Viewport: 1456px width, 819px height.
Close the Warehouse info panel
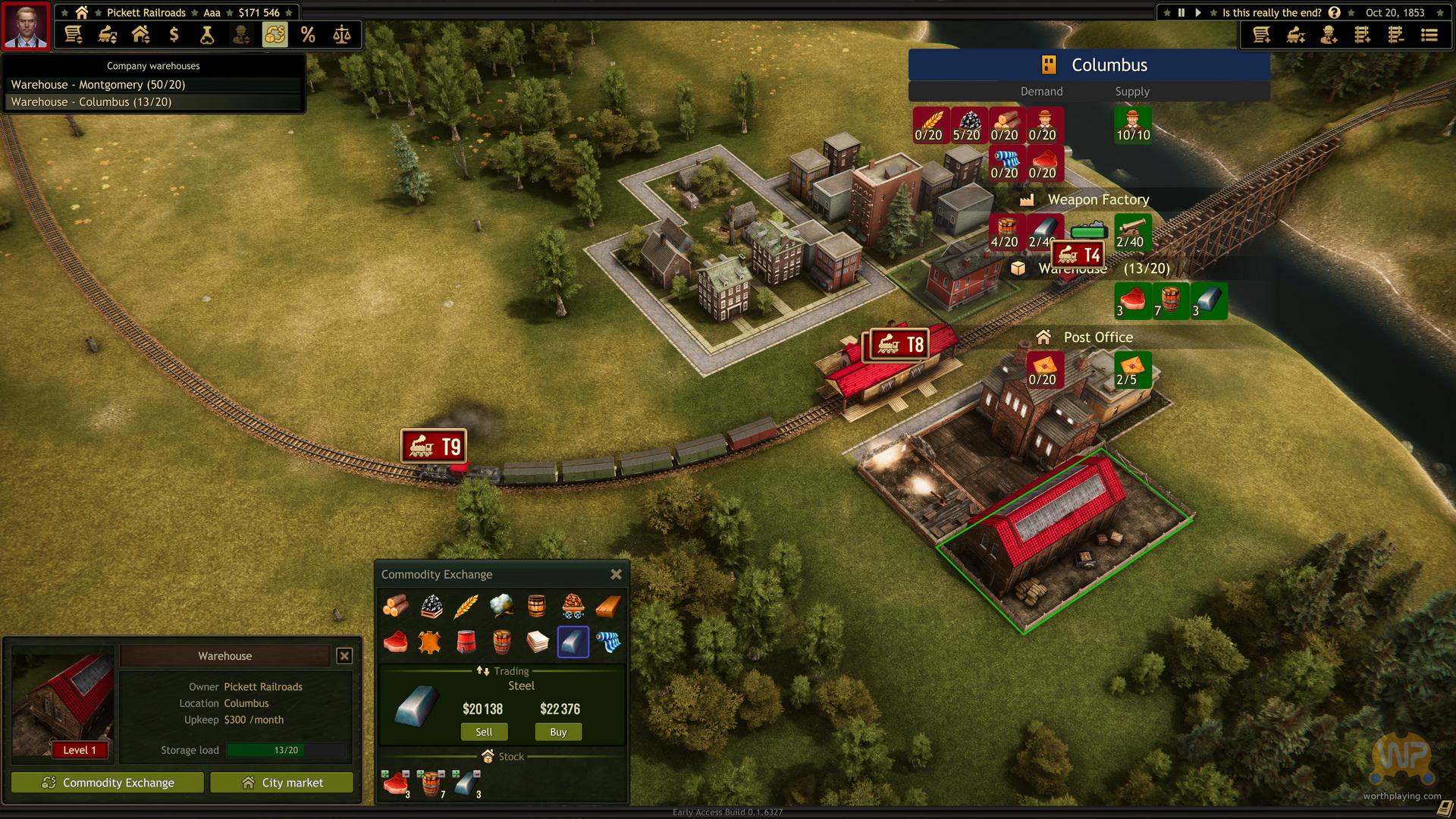pos(344,656)
